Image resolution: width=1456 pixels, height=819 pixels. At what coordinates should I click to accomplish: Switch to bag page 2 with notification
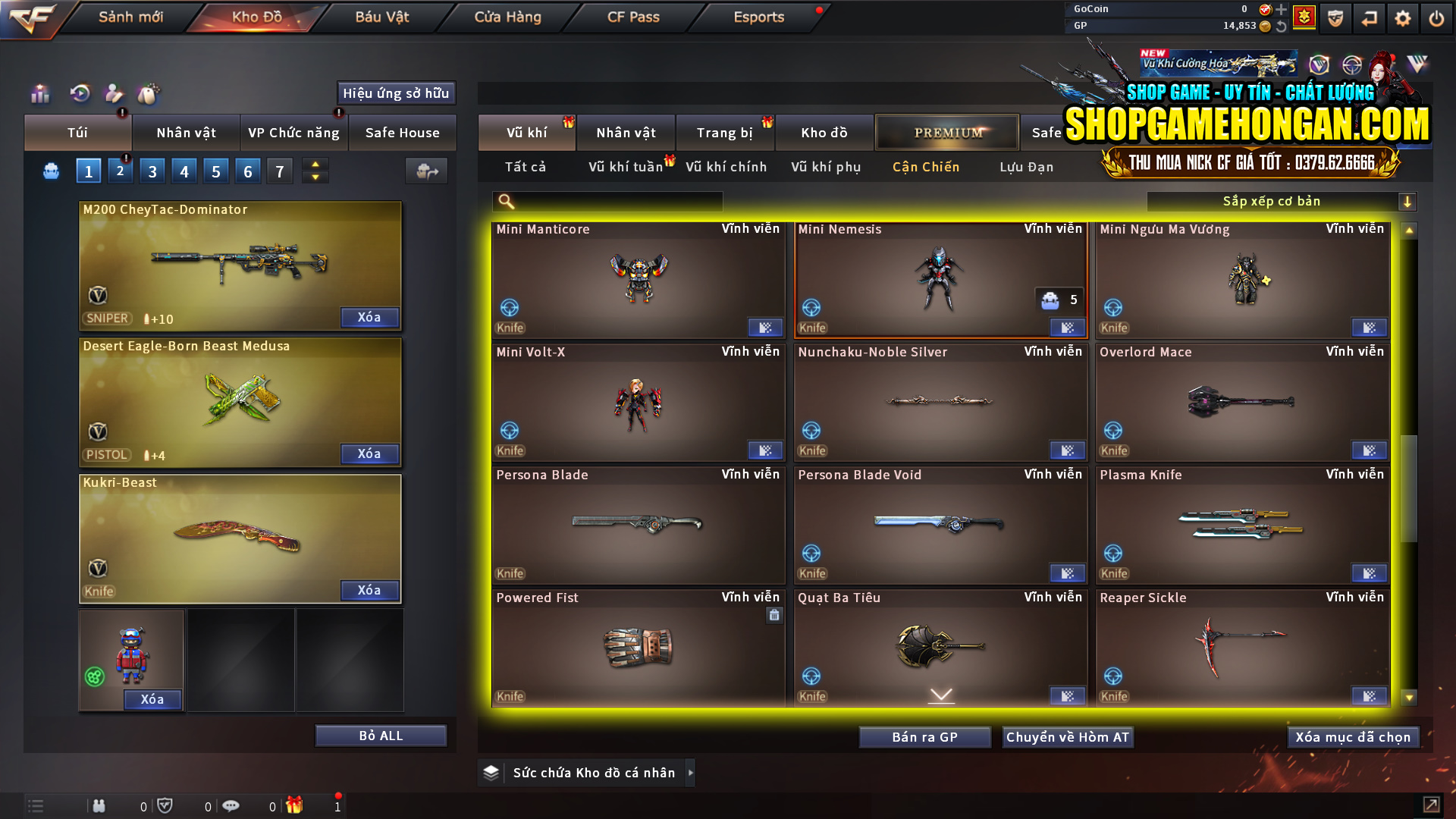[x=120, y=171]
